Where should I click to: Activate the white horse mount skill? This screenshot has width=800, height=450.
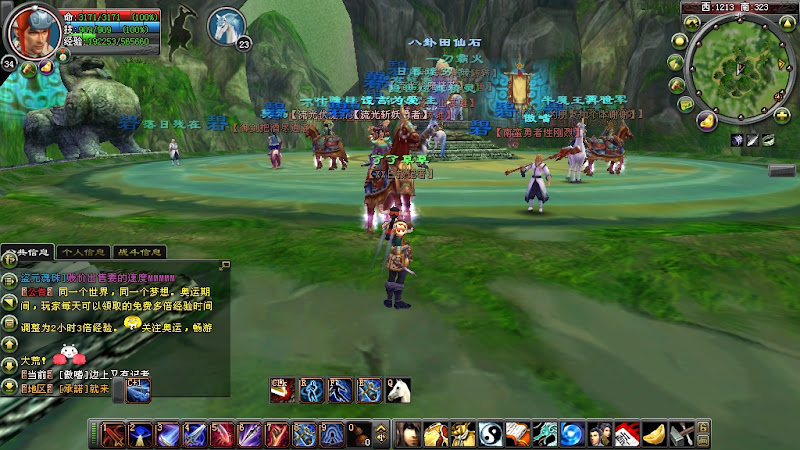398,389
